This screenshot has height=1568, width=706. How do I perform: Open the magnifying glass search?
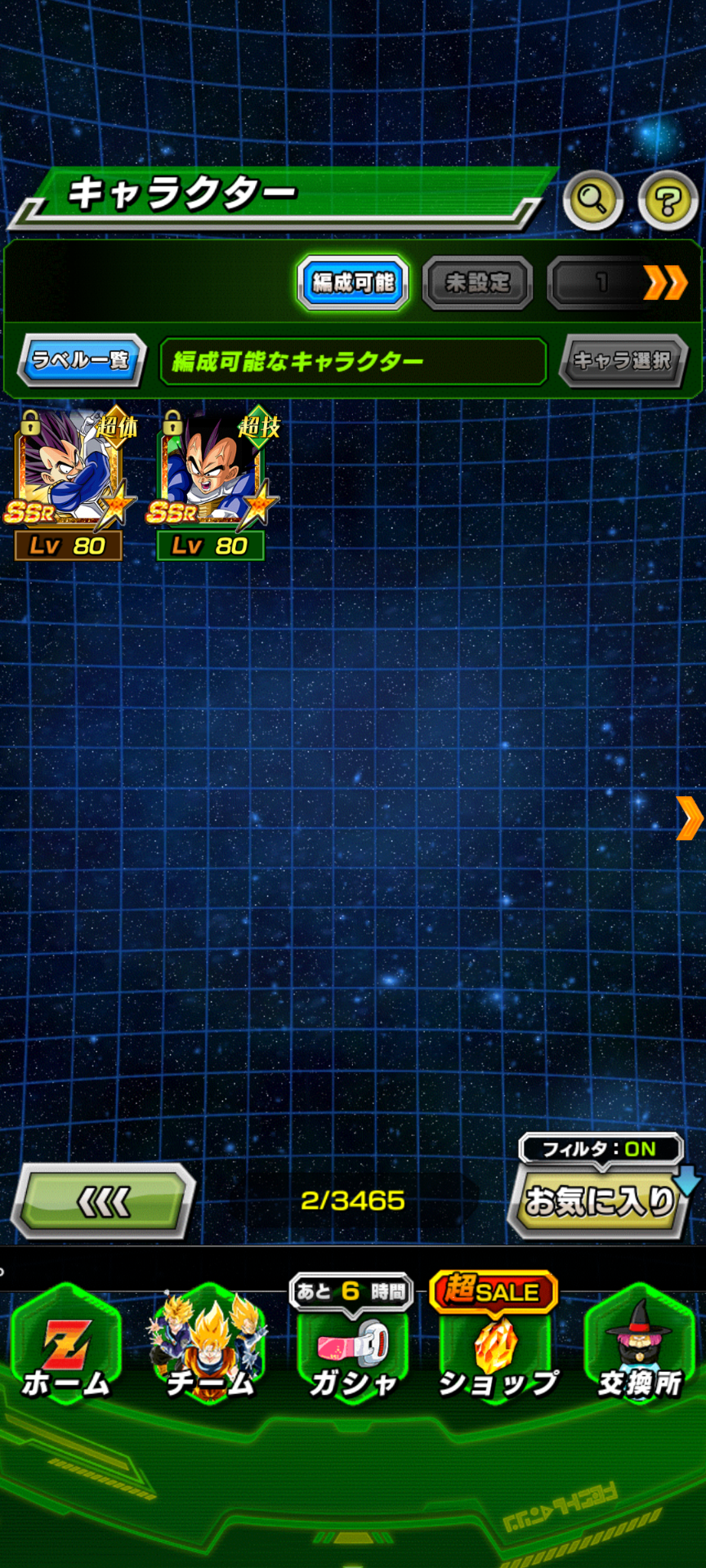(592, 199)
